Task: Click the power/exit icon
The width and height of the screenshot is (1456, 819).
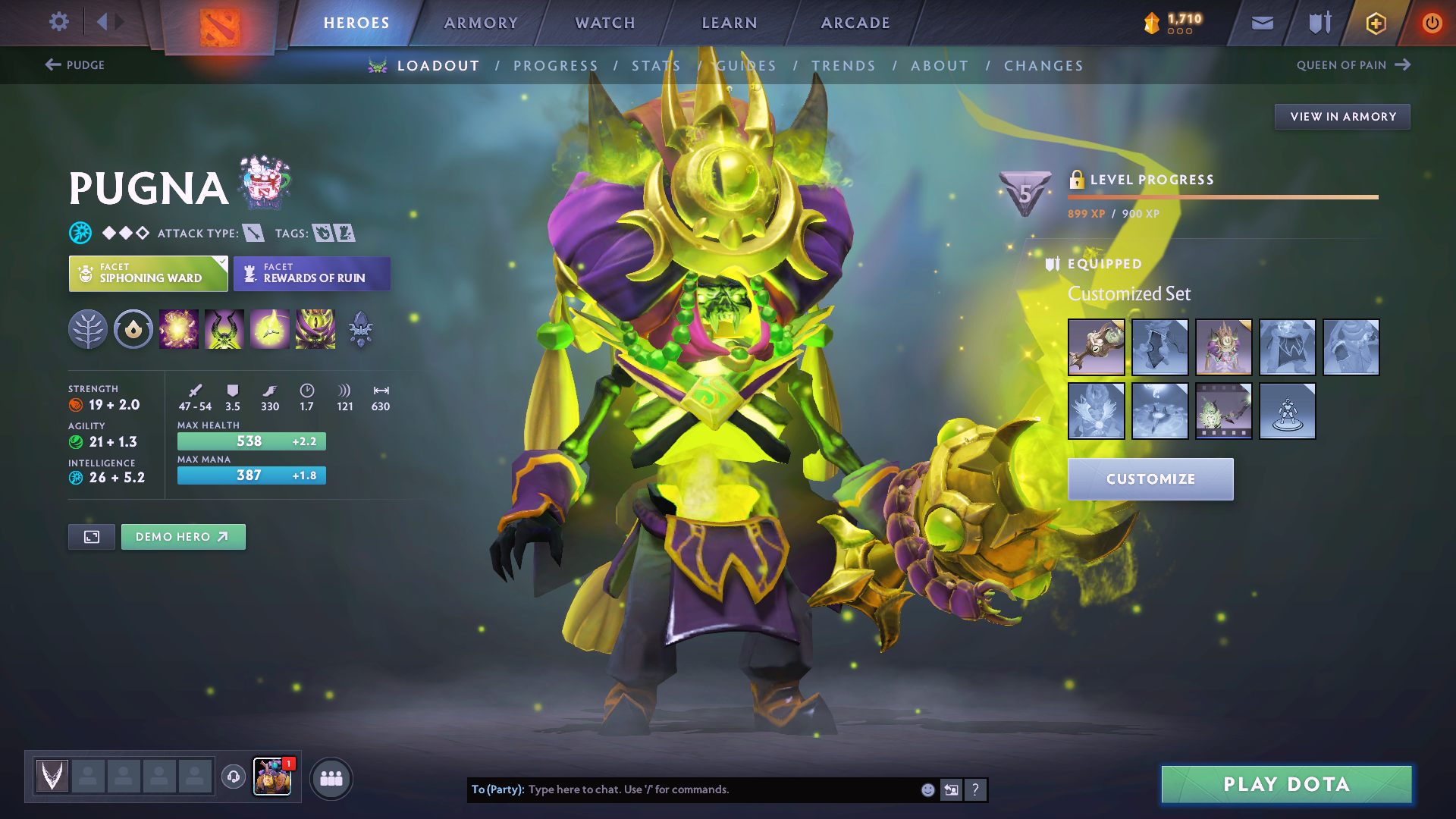Action: (1432, 23)
